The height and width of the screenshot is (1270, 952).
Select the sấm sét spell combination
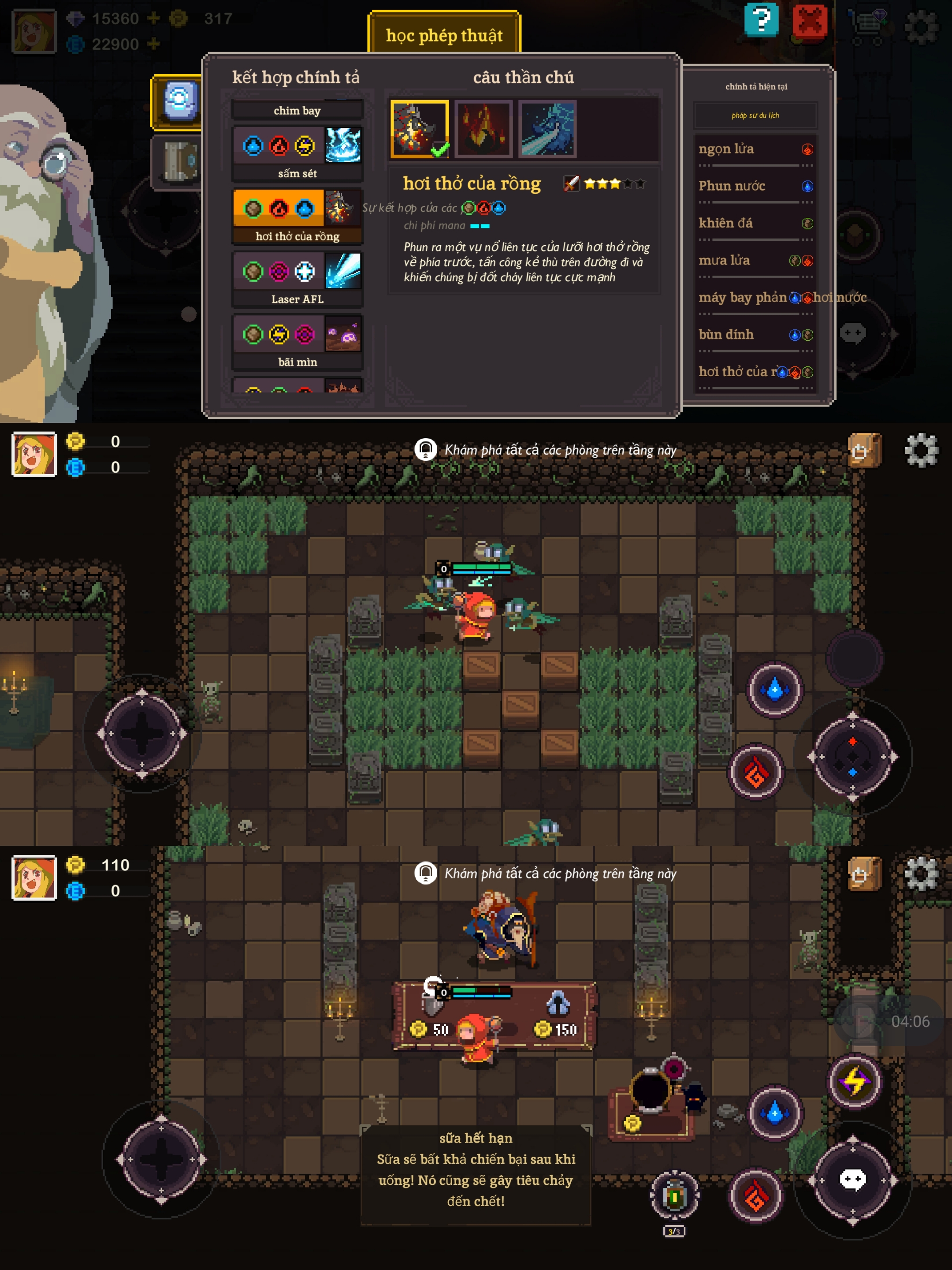click(297, 152)
